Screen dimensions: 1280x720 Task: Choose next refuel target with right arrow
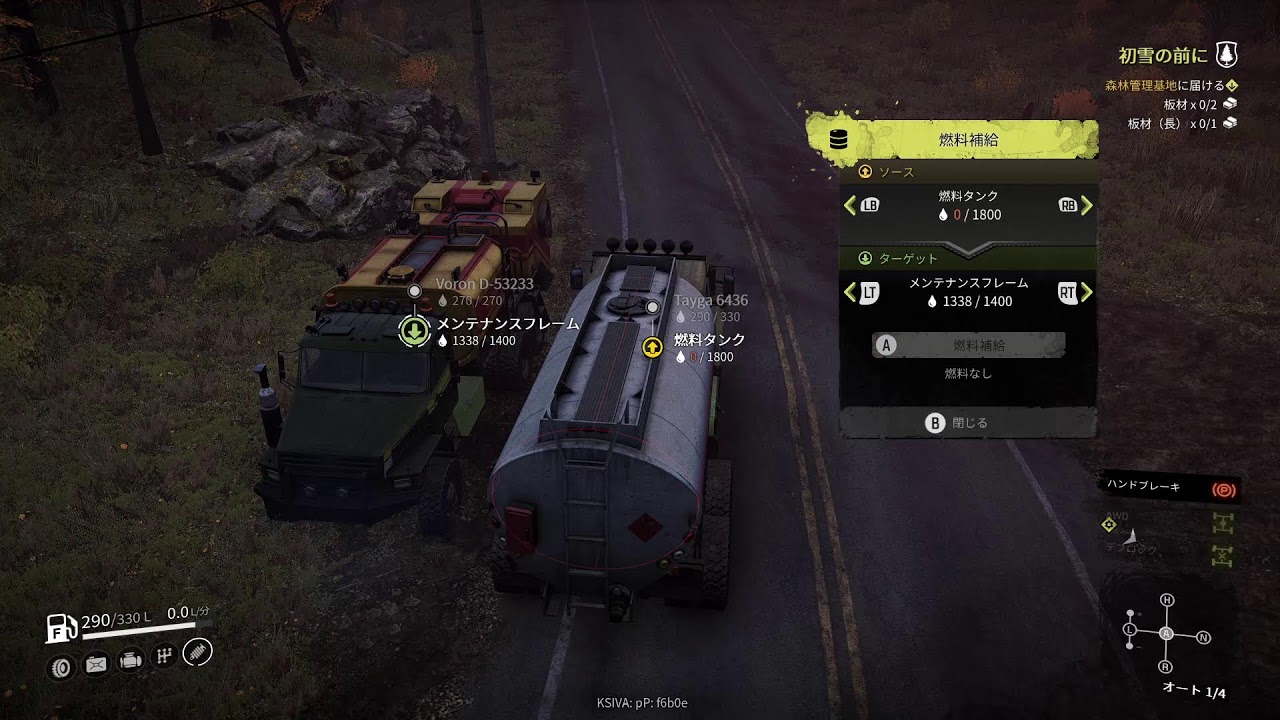pos(1086,292)
